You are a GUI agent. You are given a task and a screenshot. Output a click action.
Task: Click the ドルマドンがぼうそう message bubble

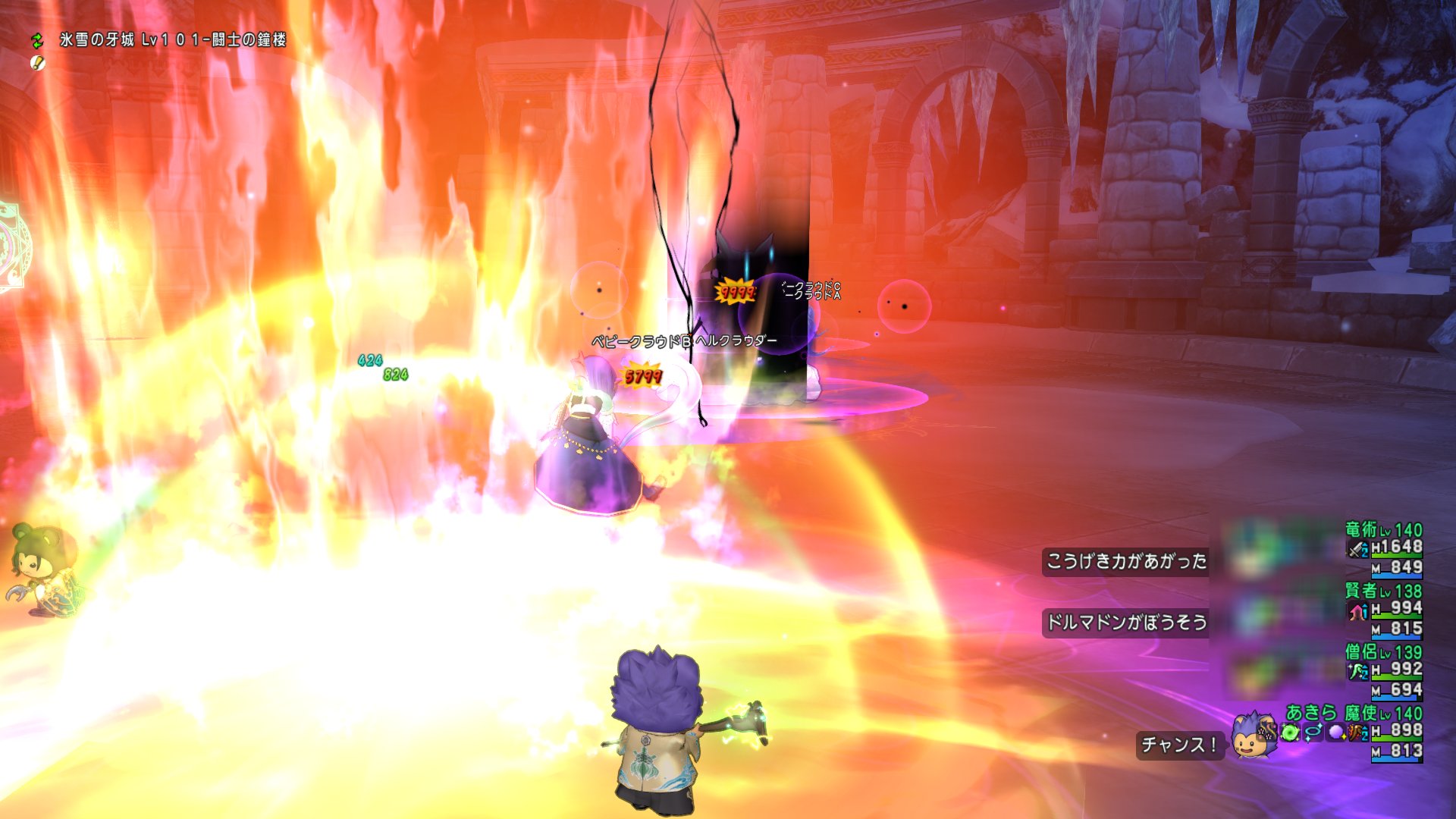pyautogui.click(x=1125, y=623)
